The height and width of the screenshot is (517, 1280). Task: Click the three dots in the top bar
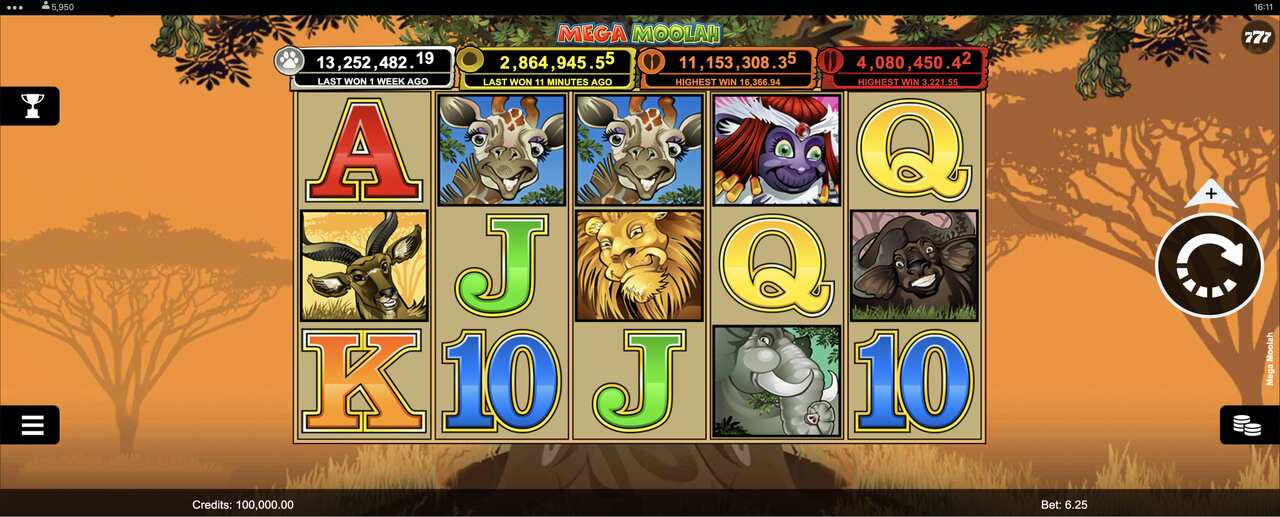pyautogui.click(x=14, y=7)
